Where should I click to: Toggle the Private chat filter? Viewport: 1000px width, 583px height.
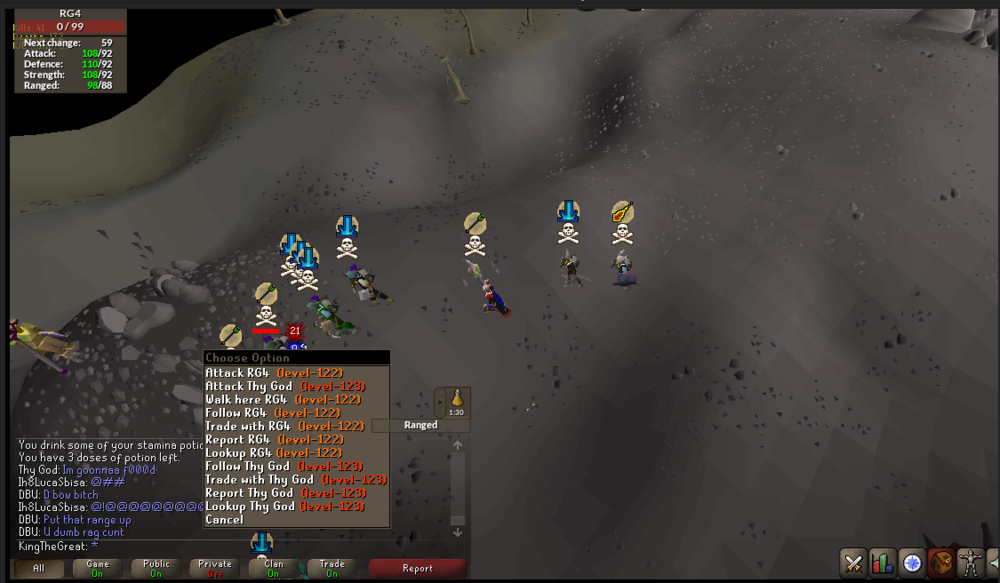(x=215, y=568)
